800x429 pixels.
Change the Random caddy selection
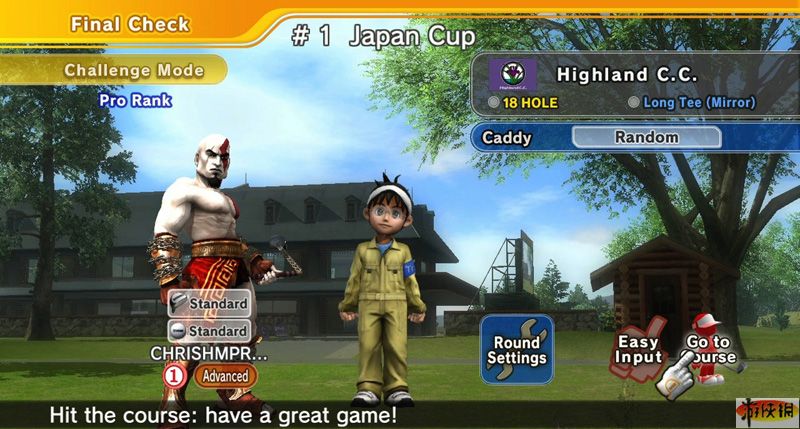[x=646, y=137]
